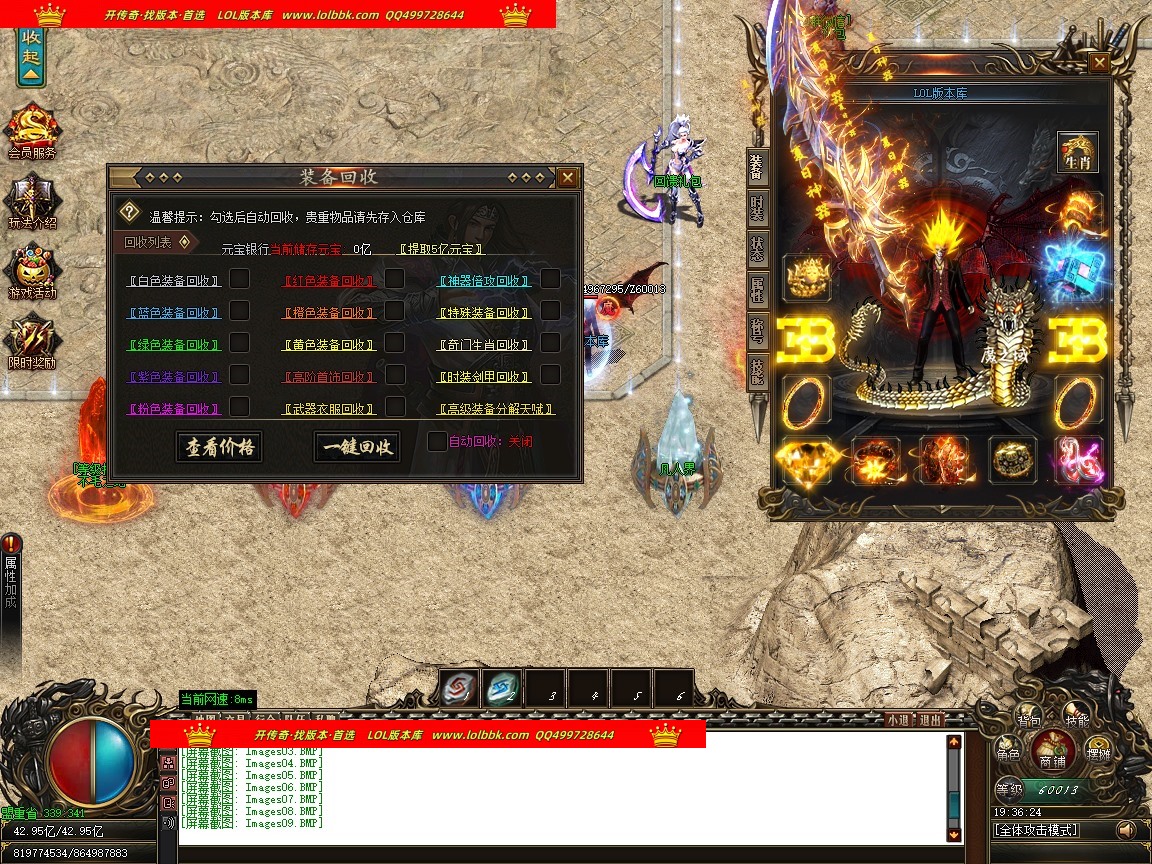Click the 查看价格 button
The height and width of the screenshot is (864, 1152).
pos(219,447)
